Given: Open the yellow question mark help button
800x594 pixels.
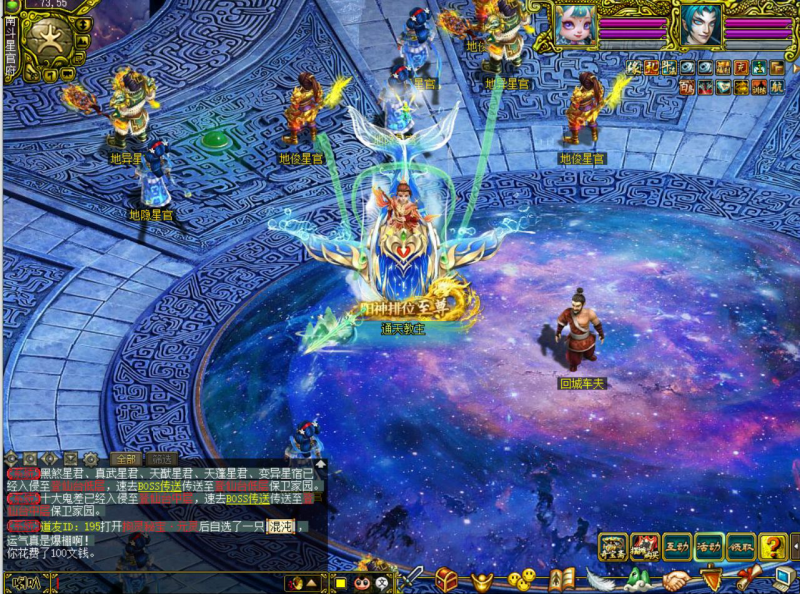Looking at the screenshot, I should 772,546.
